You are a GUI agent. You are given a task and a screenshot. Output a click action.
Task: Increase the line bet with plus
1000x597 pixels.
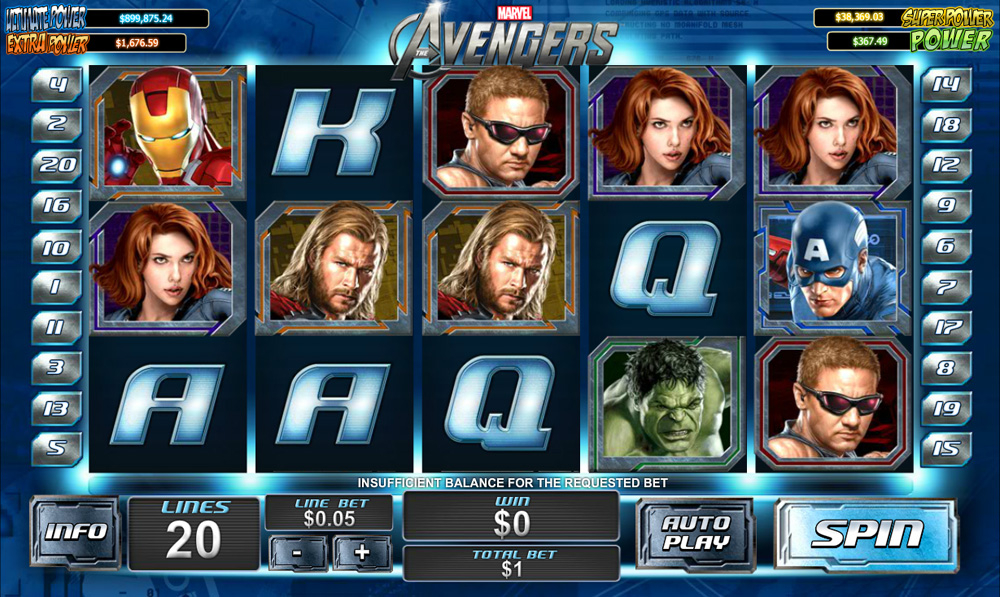361,552
